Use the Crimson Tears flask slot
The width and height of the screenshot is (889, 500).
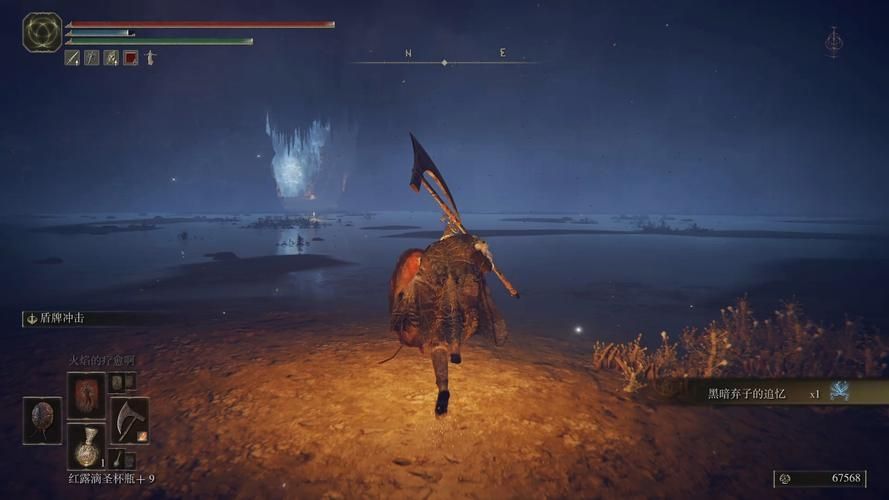tap(86, 446)
